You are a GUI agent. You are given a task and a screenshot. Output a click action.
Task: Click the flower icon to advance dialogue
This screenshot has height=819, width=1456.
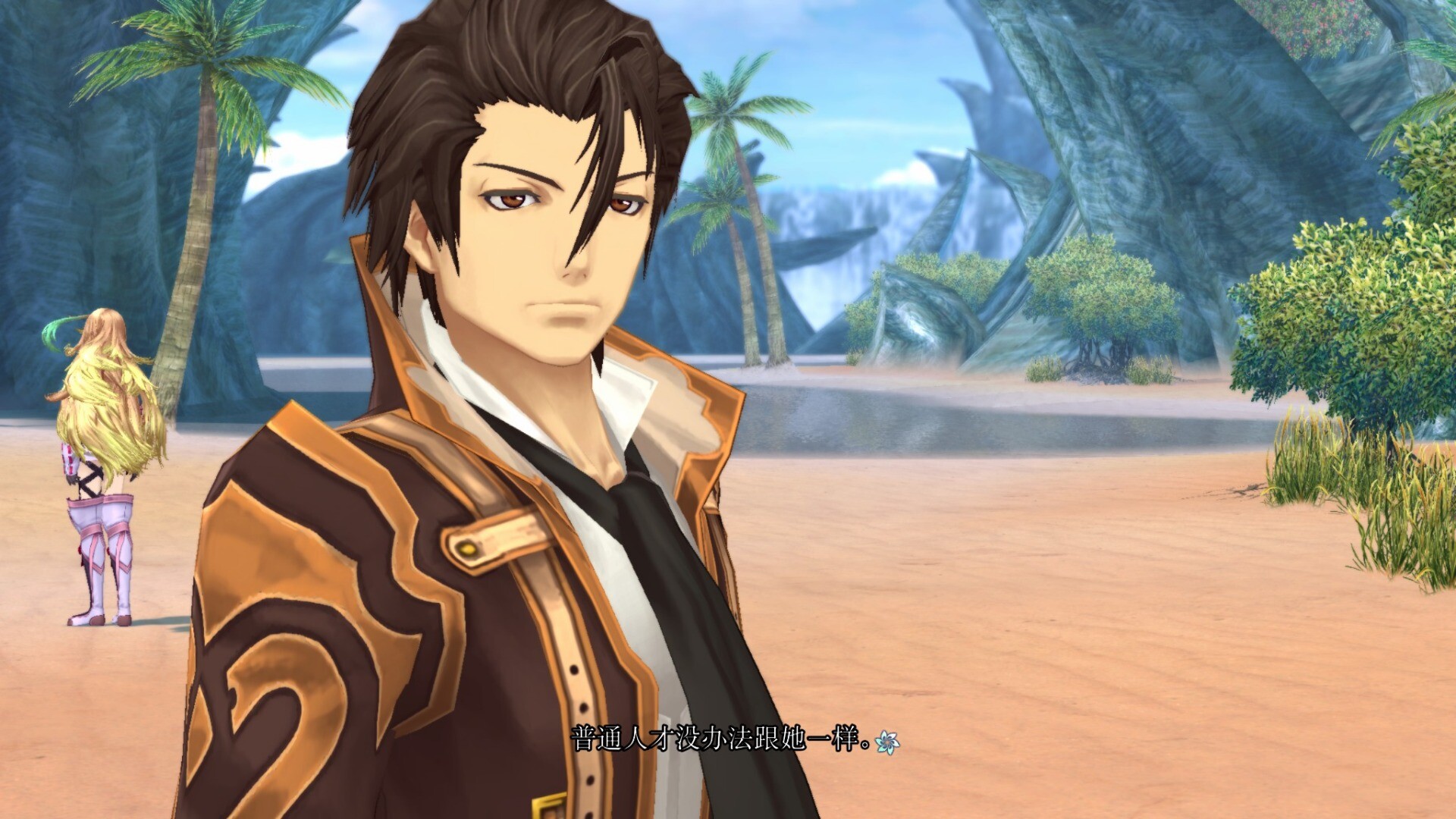click(886, 742)
